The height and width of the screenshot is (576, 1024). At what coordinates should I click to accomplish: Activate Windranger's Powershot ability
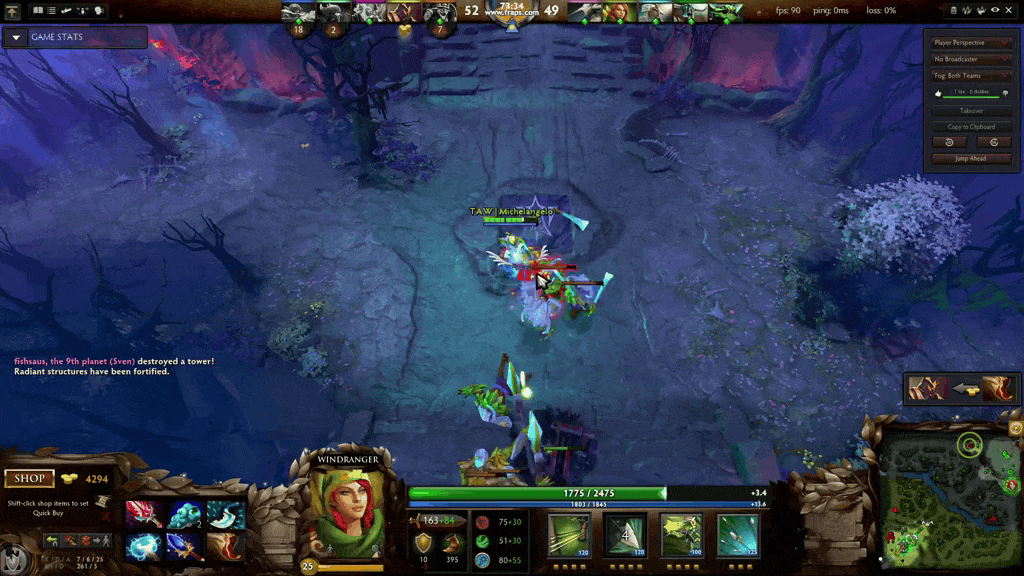(x=624, y=534)
